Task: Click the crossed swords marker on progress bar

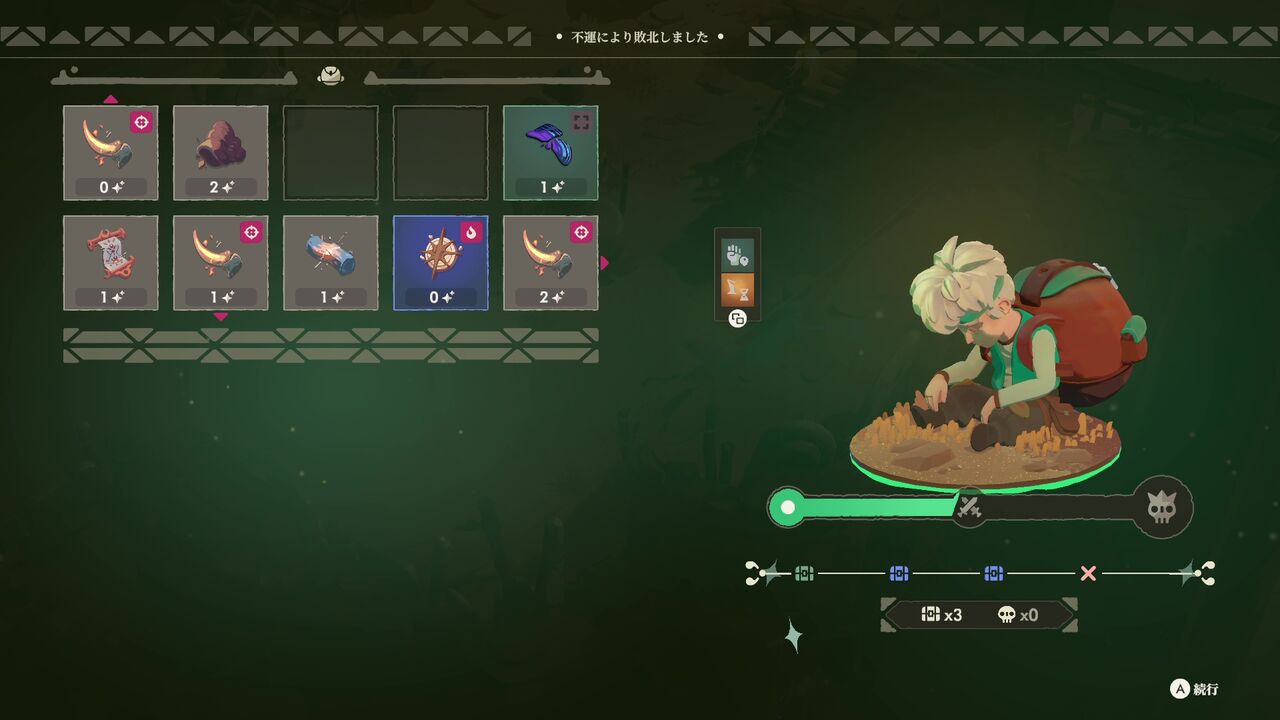Action: click(968, 509)
